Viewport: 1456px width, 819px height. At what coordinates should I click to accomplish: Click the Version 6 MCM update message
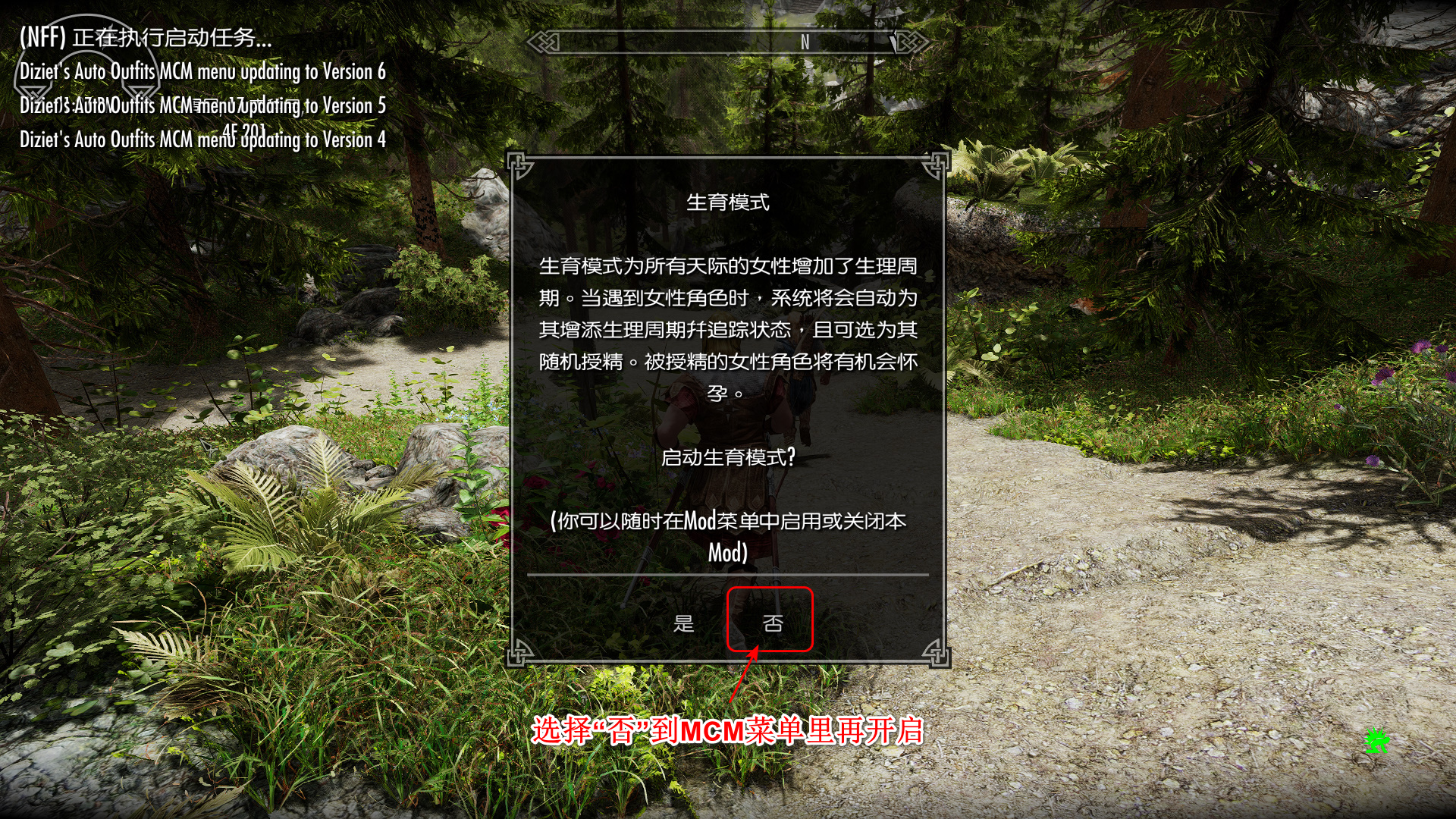(x=202, y=72)
